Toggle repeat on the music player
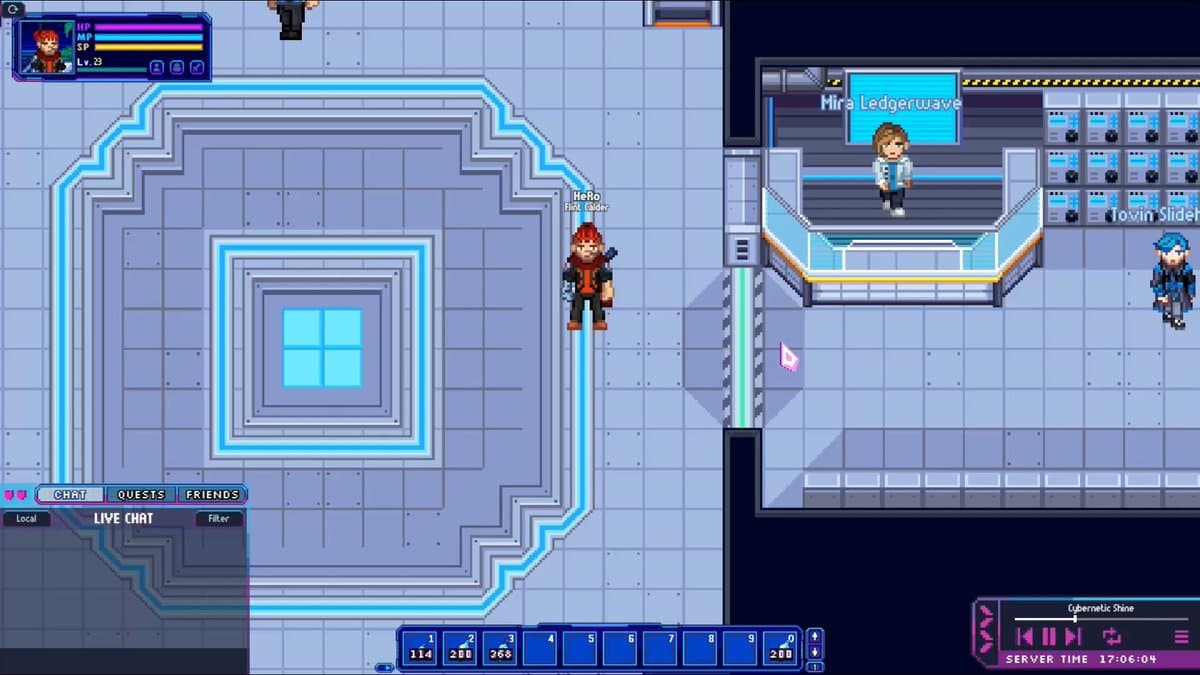Screen dimensions: 1200x675 tap(1111, 636)
